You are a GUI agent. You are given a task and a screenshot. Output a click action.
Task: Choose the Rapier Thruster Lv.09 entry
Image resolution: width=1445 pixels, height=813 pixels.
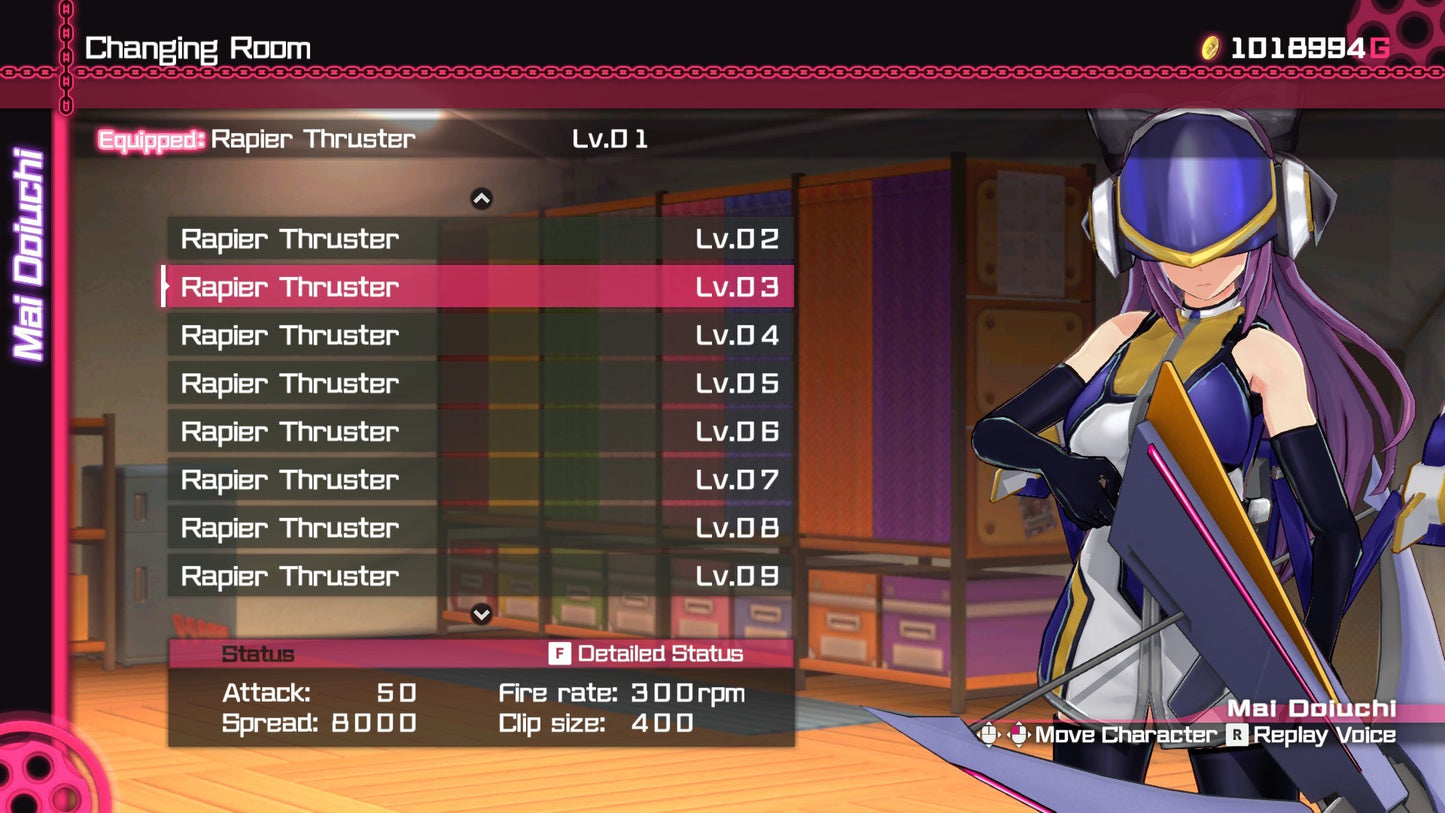point(479,575)
